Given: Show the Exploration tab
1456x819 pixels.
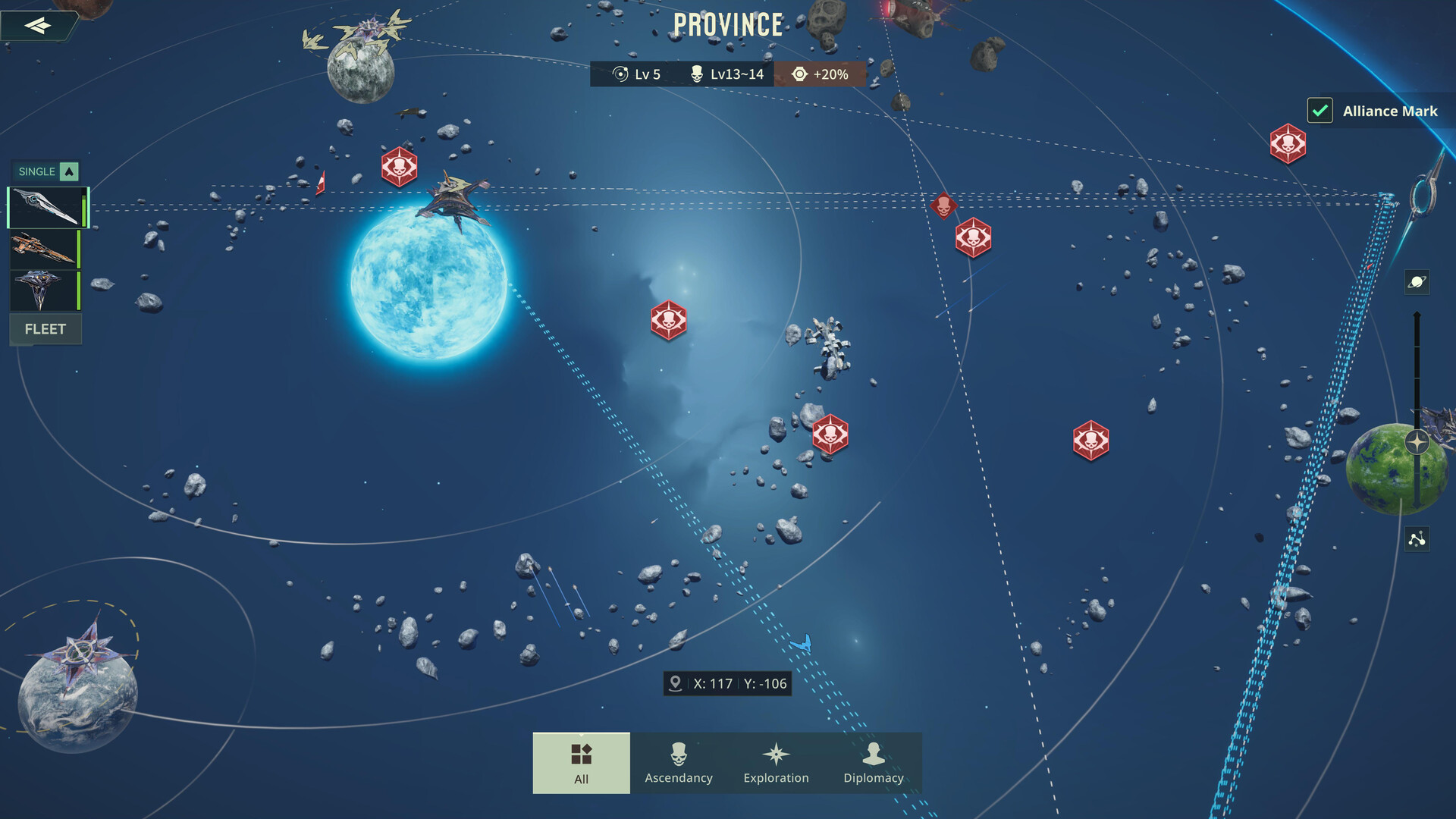Looking at the screenshot, I should pyautogui.click(x=776, y=763).
